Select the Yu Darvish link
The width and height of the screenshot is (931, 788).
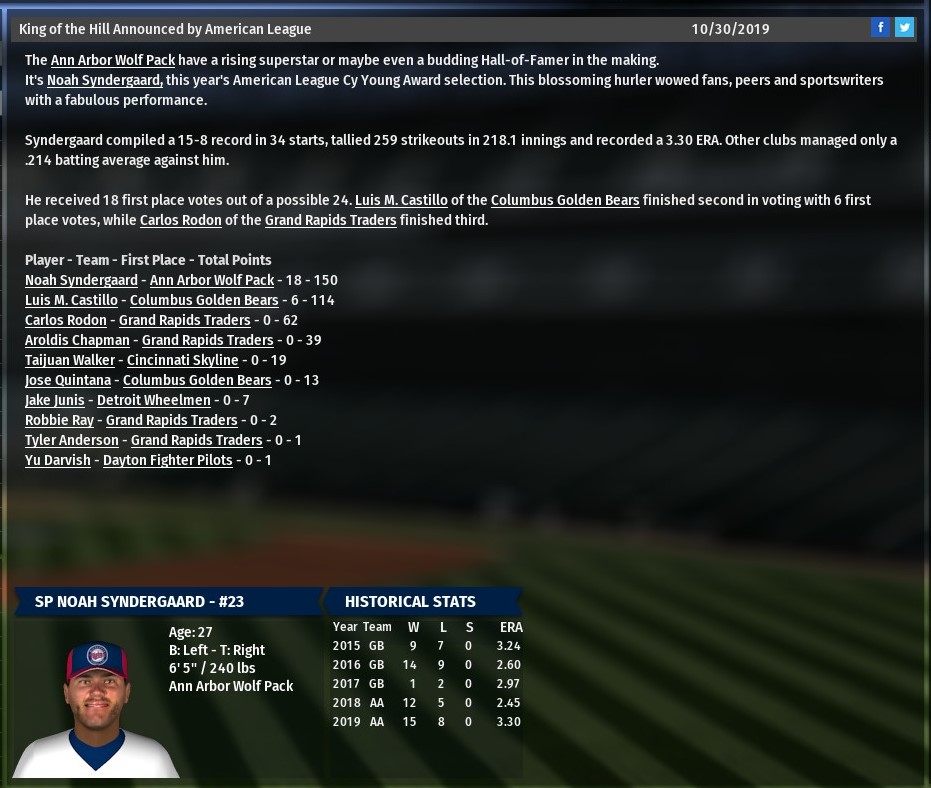tap(58, 460)
